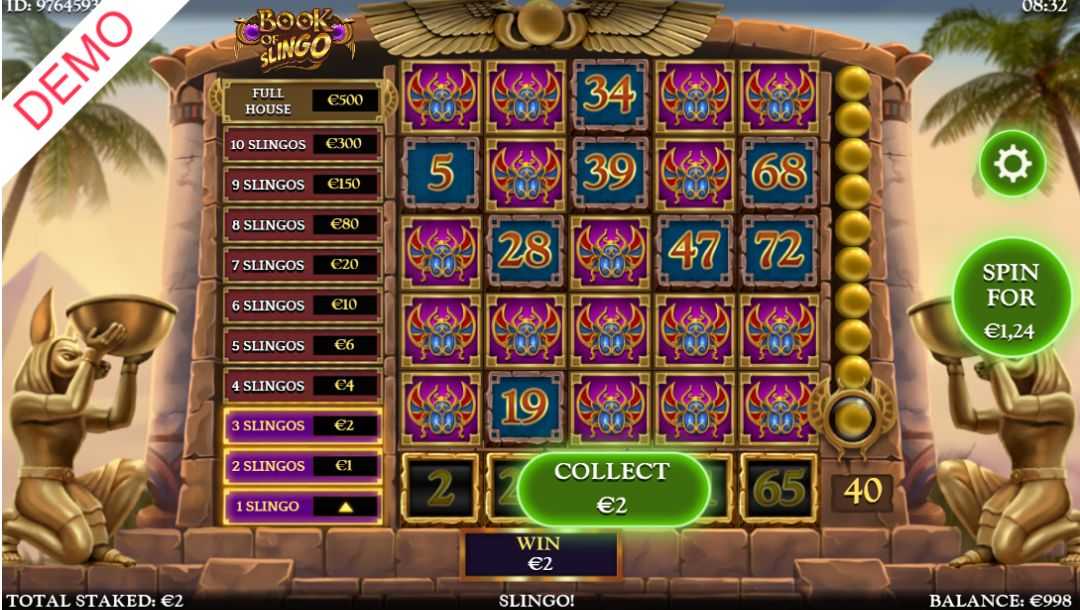
Task: Choose the number 39 tile
Action: click(x=610, y=174)
